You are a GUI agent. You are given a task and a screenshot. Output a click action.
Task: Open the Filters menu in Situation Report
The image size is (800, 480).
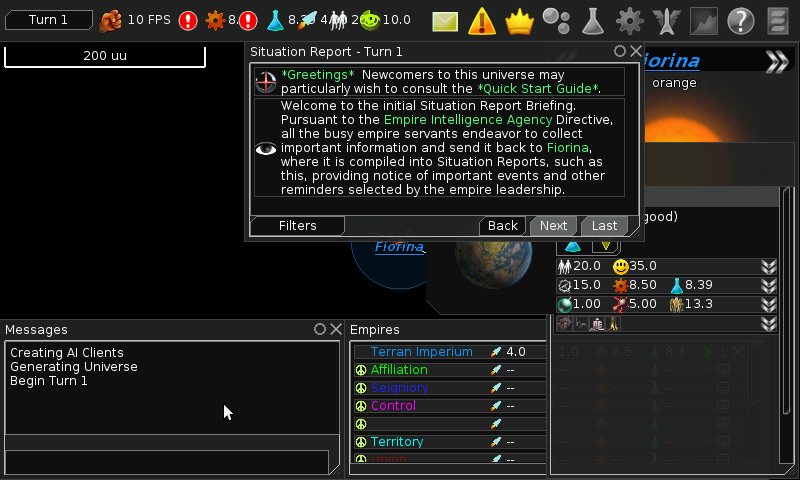point(297,226)
